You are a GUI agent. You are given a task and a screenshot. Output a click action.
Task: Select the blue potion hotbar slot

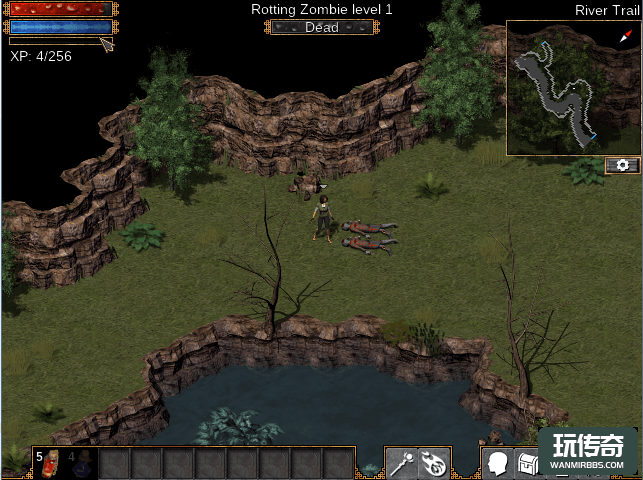coord(82,462)
